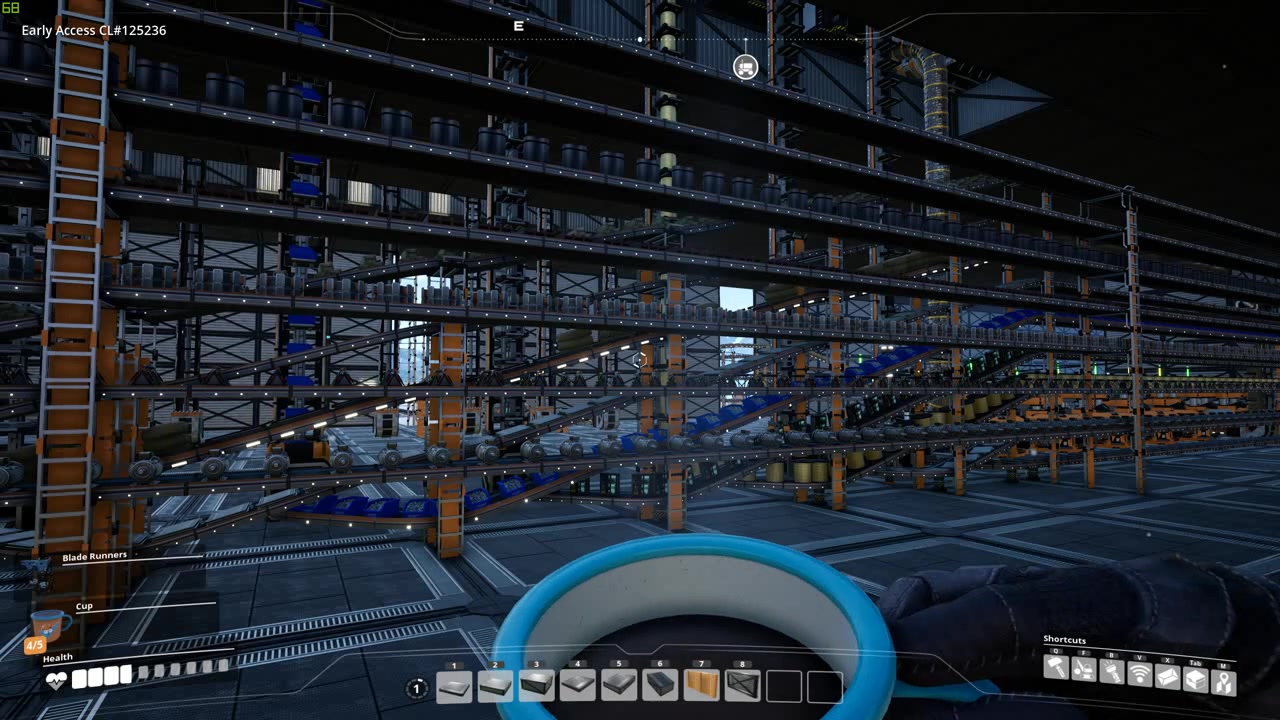Screen dimensions: 1280x720
Task: Select the dark ramp in hotbar slot 6
Action: pyautogui.click(x=660, y=686)
